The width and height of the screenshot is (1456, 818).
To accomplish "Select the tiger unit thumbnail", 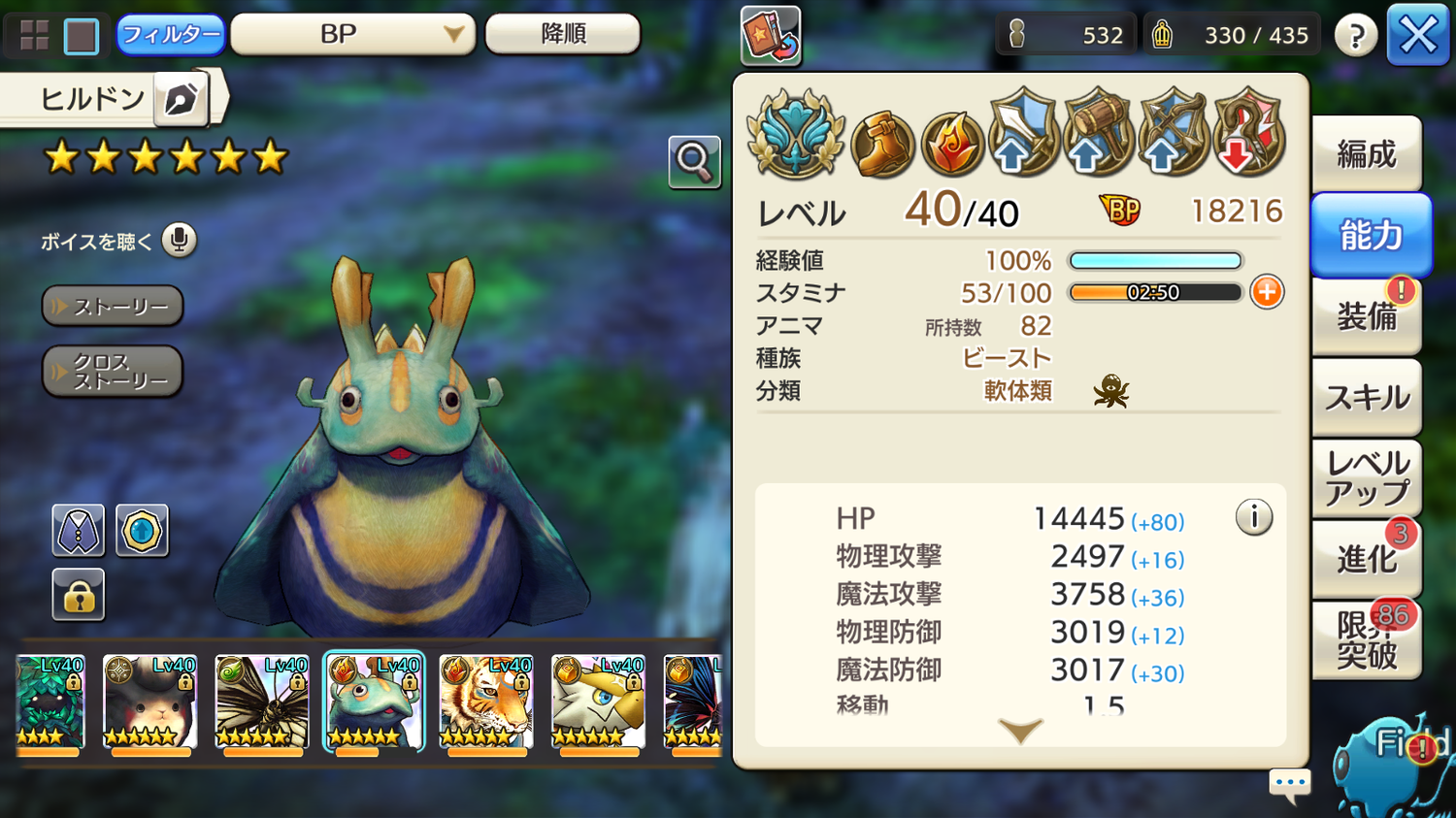I will point(485,702).
